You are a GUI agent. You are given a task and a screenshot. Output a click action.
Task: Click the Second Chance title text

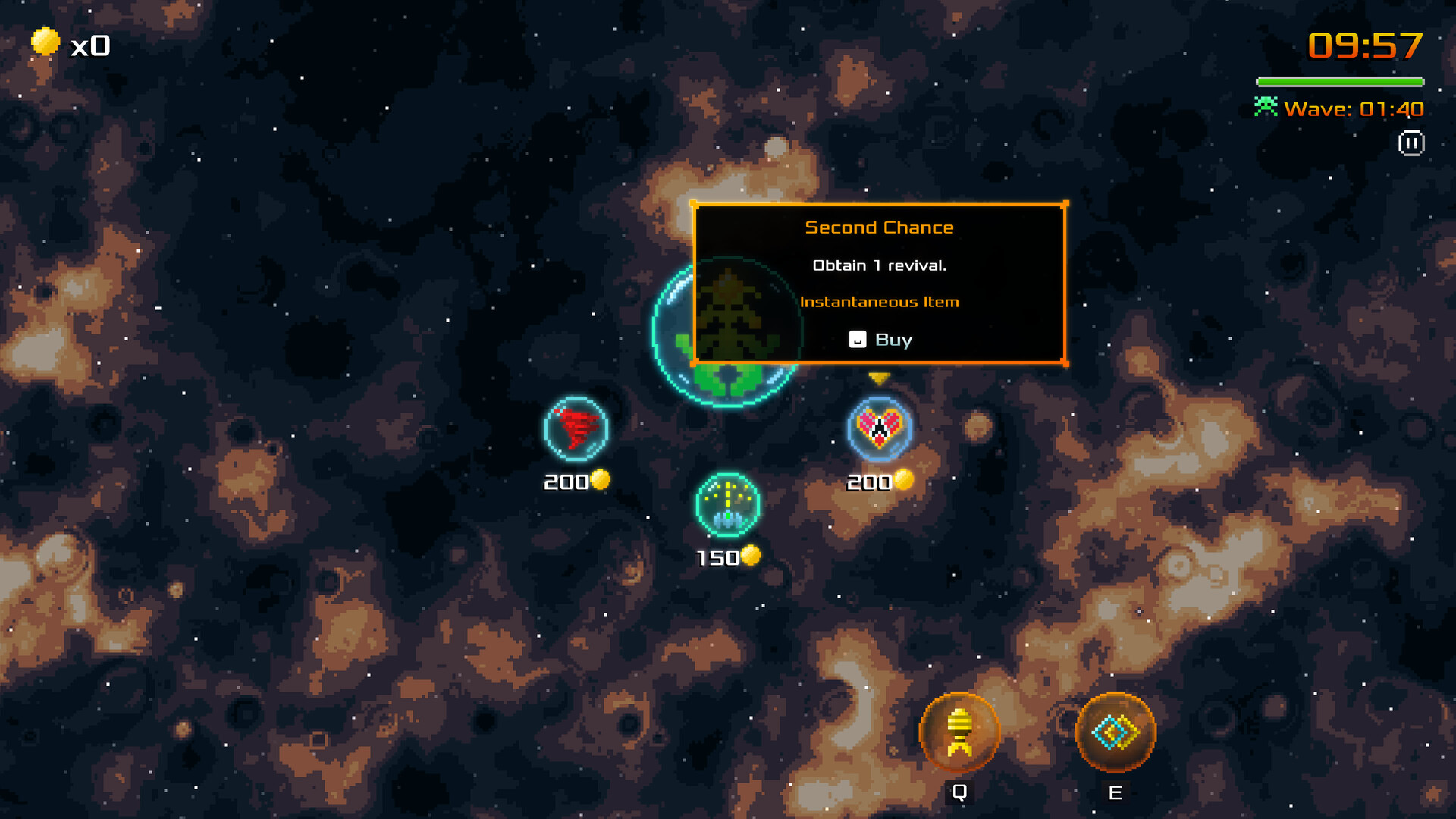(x=879, y=227)
